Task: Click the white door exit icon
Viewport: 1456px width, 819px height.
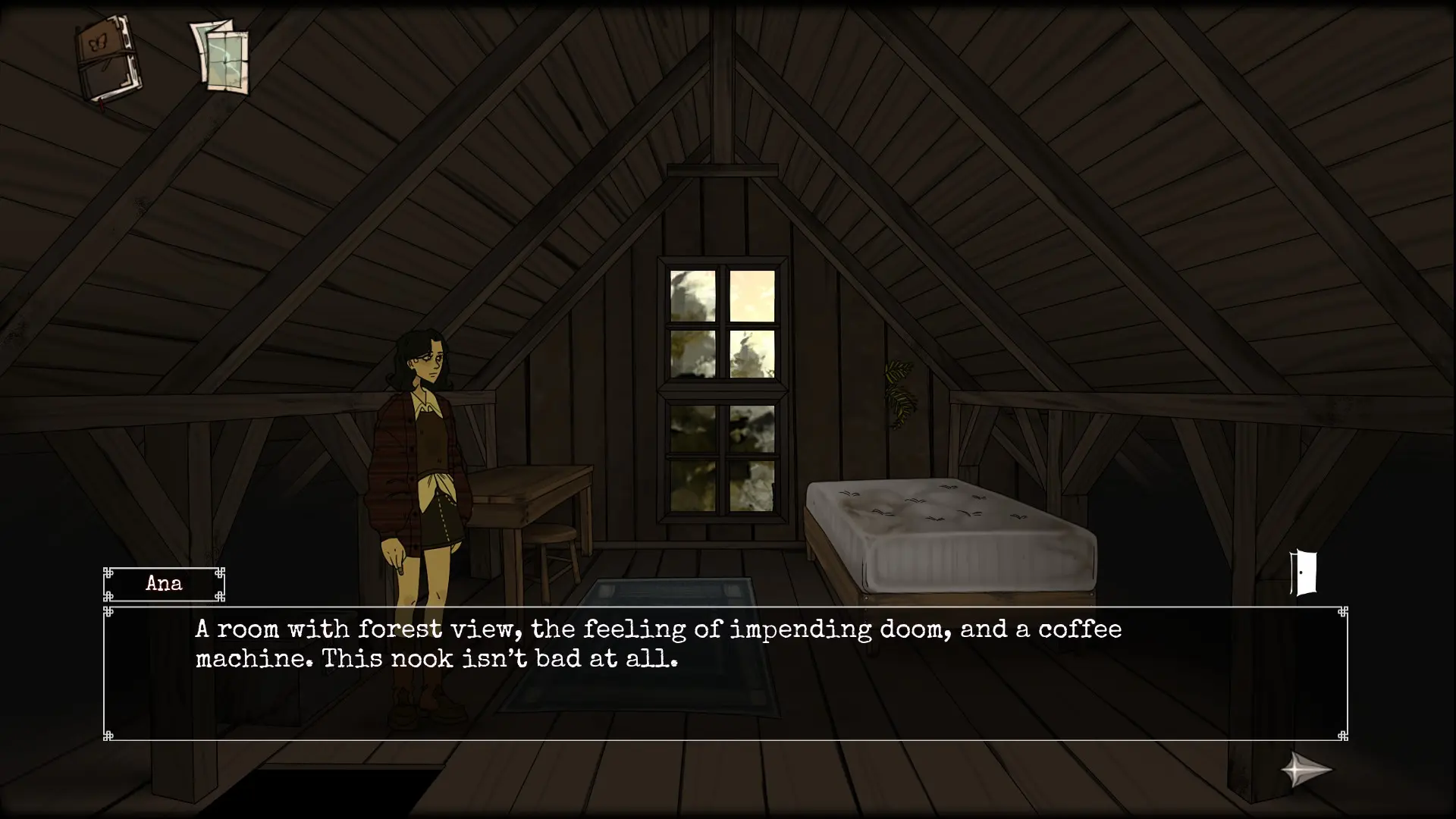Action: point(1304,573)
